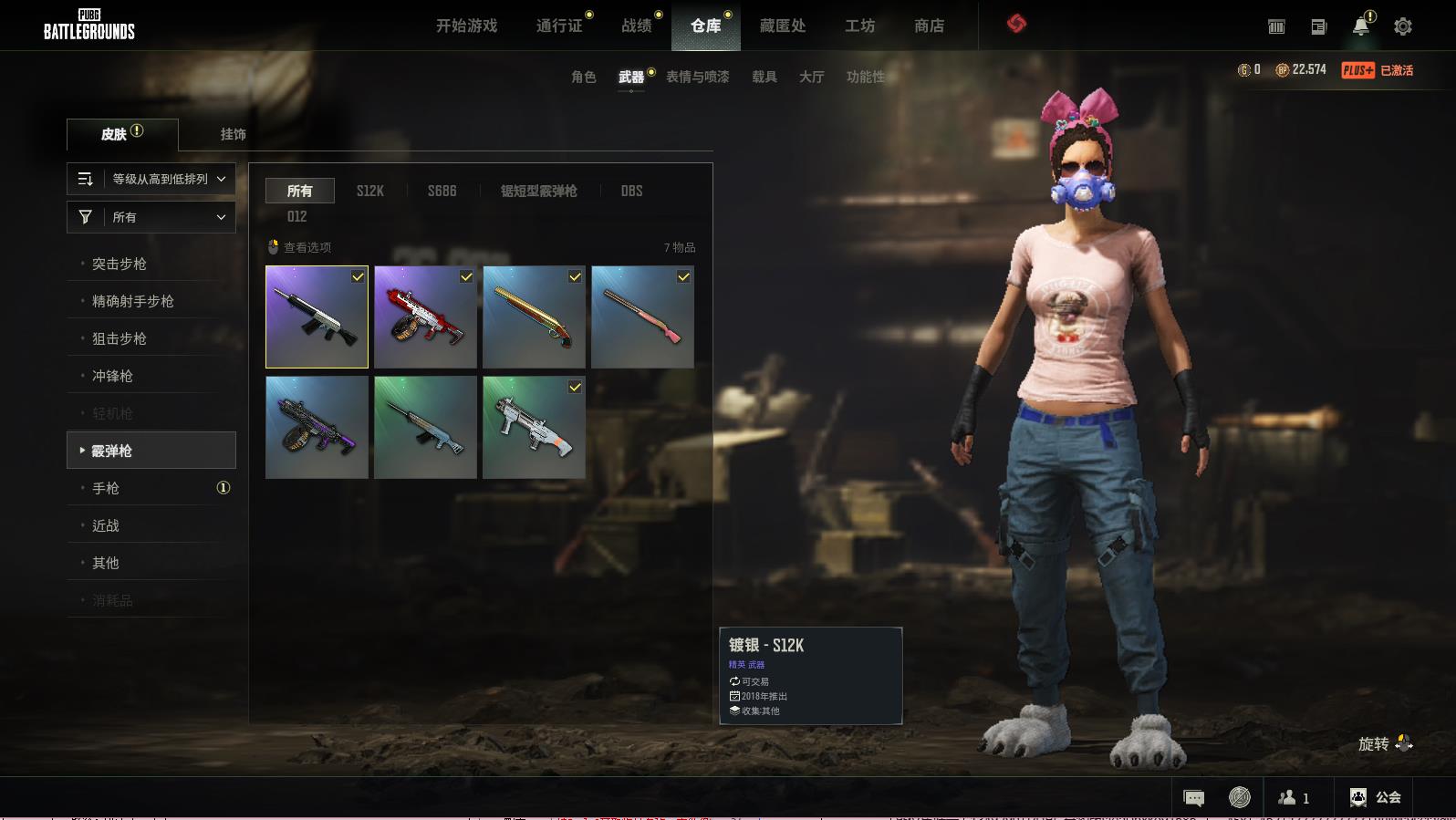
Task: Choose the 突击步枪 assault rifle category
Action: pyautogui.click(x=120, y=264)
